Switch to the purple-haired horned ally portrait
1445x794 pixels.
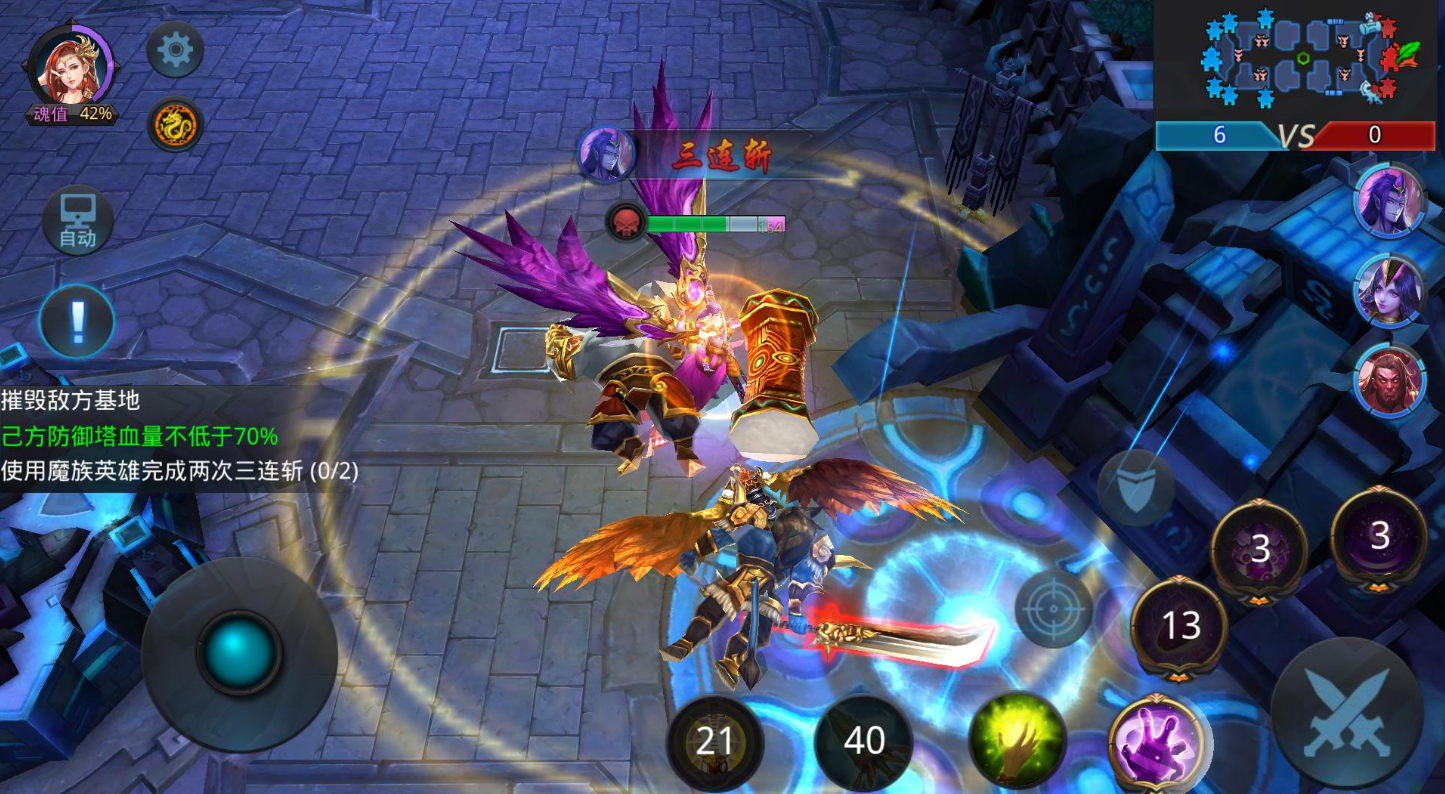tap(1390, 290)
